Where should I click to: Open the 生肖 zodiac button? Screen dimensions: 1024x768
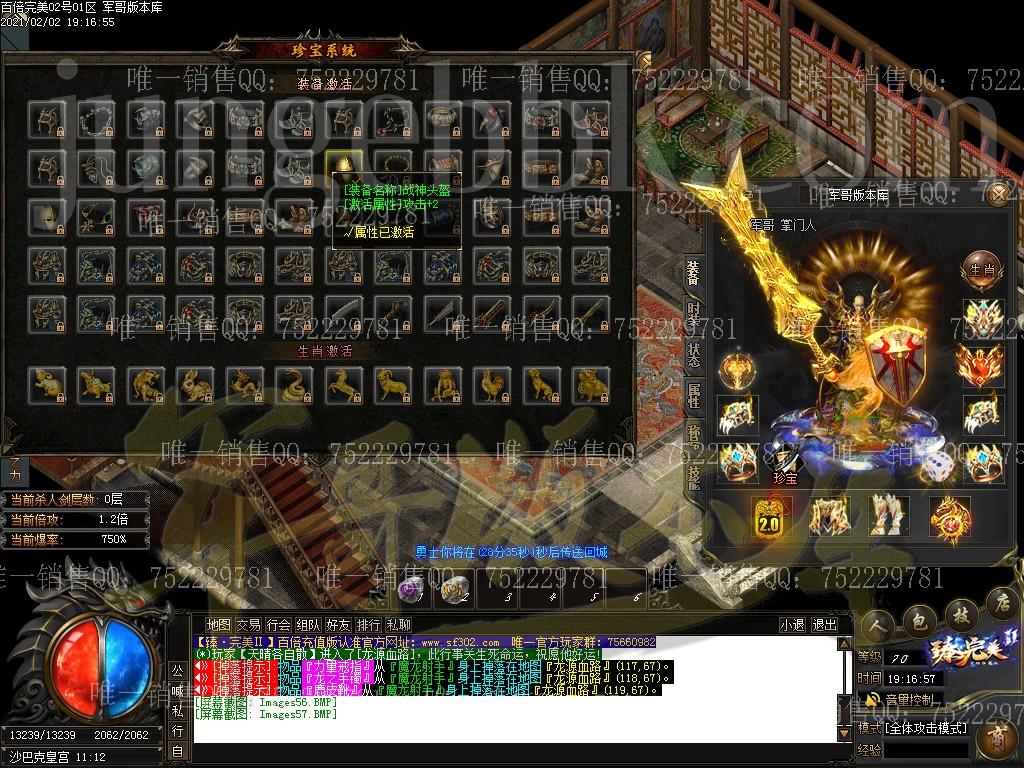[x=980, y=268]
